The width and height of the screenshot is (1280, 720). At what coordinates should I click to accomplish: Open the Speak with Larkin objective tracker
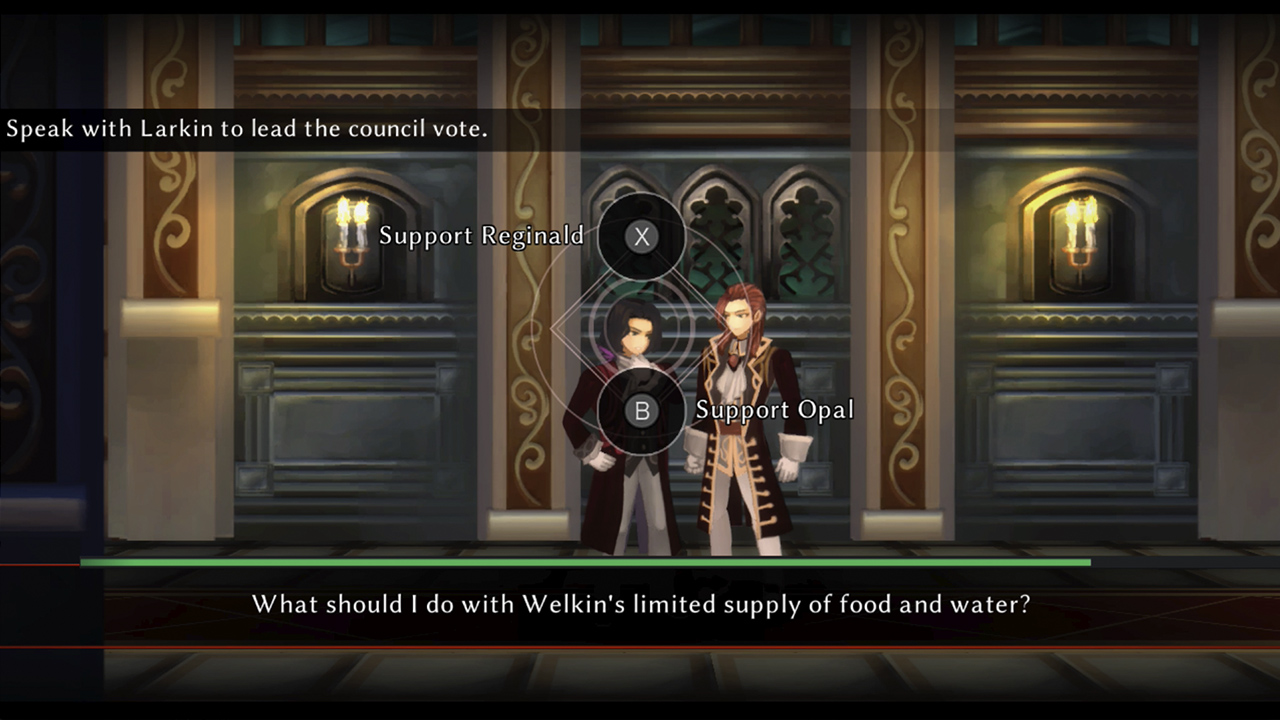(x=247, y=130)
